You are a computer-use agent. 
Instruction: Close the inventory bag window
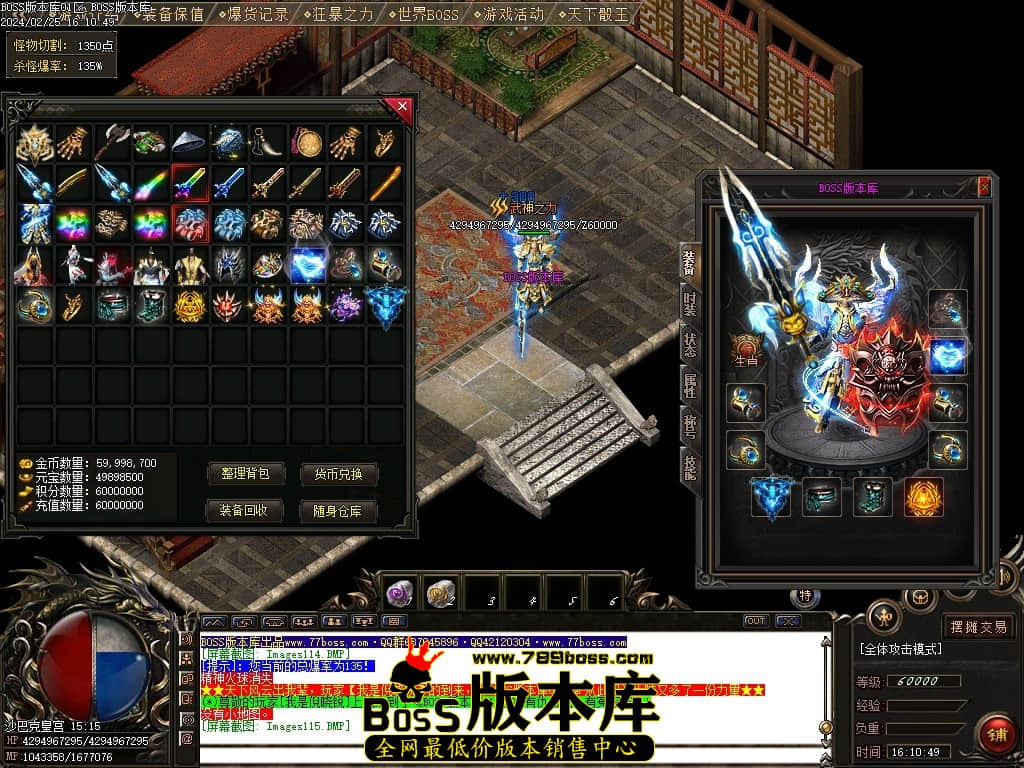(402, 105)
